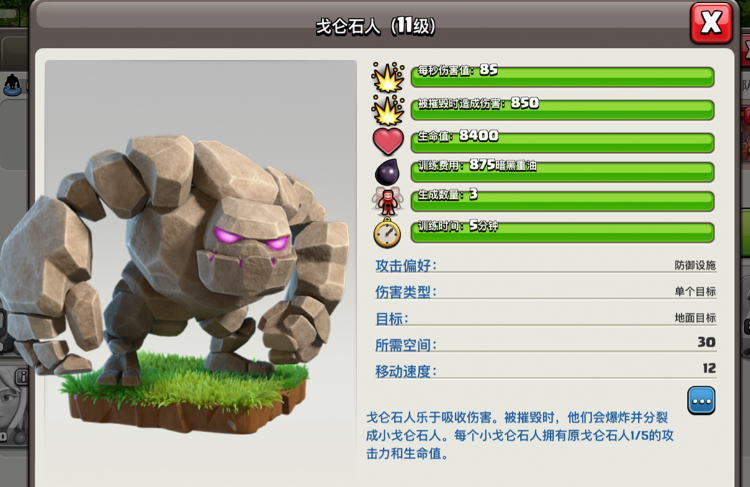Viewport: 750px width, 487px height.
Task: Open the blue three-dot more options button
Action: click(701, 400)
